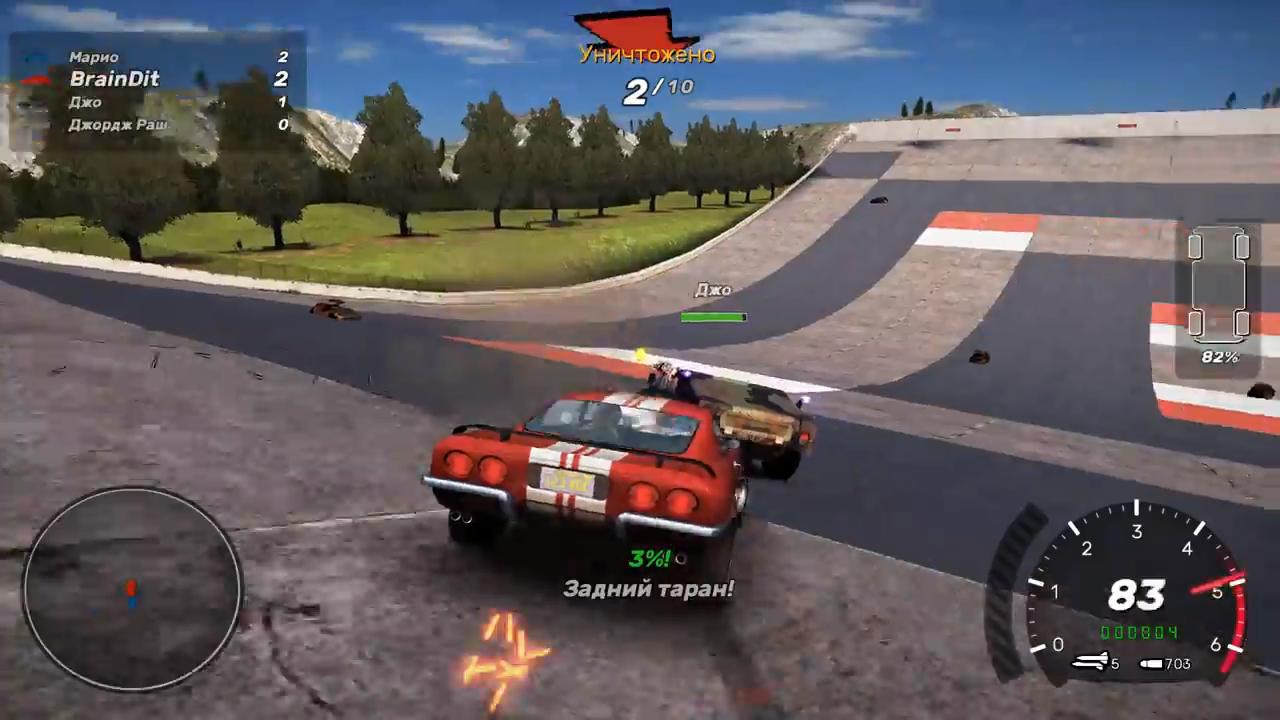Select the BrainDit row in the scoreboard
This screenshot has height=720, width=1280.
tap(160, 79)
